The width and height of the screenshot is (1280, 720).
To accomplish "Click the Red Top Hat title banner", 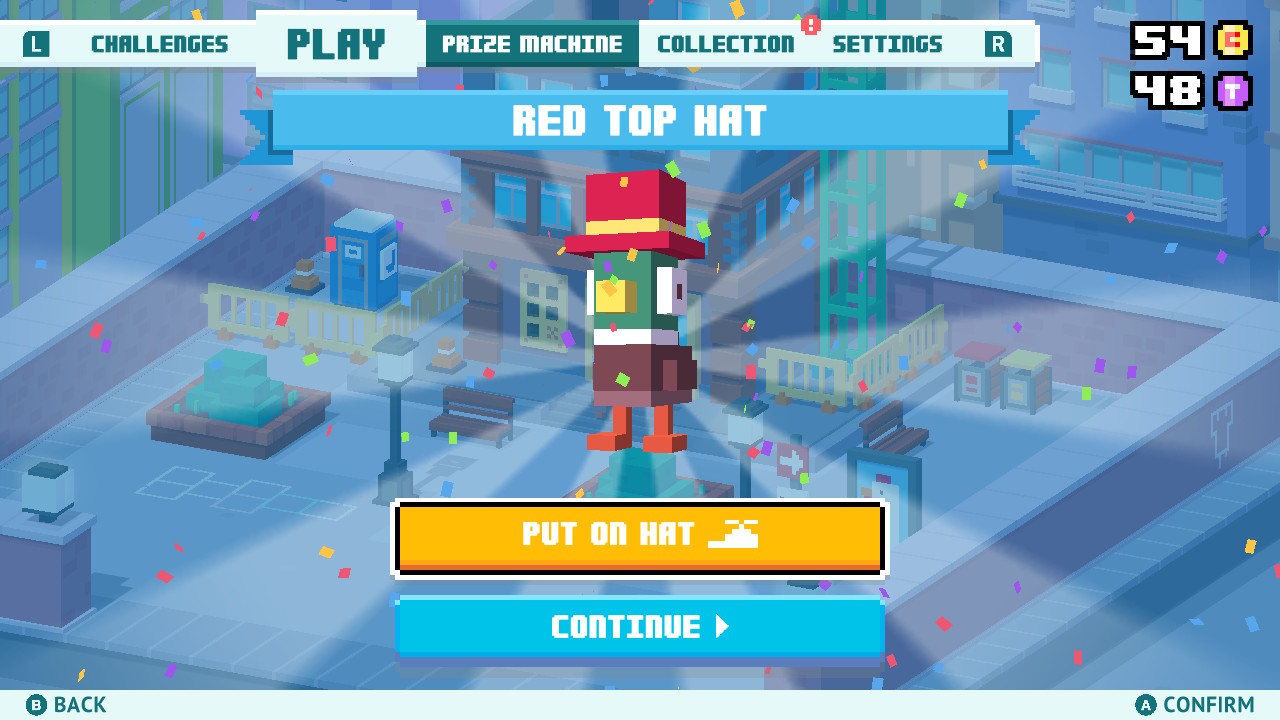I will pyautogui.click(x=640, y=122).
